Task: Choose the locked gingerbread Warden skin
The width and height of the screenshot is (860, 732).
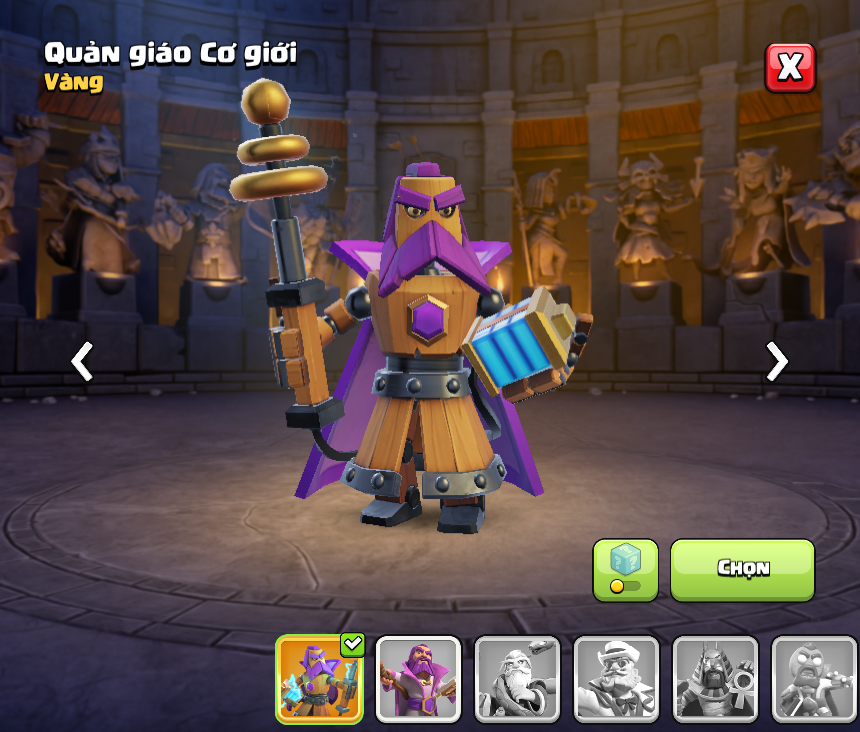Action: (x=814, y=679)
